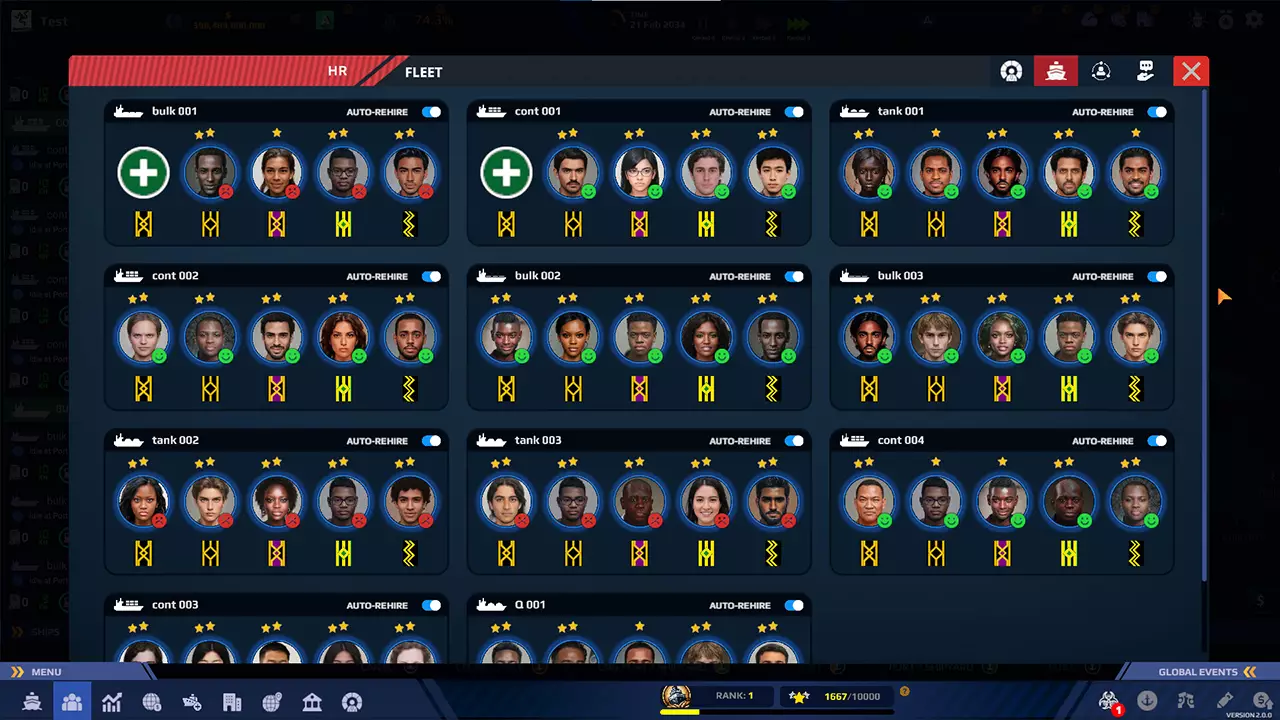
Task: Open the ship fleet tab in HR header
Action: pos(1056,71)
